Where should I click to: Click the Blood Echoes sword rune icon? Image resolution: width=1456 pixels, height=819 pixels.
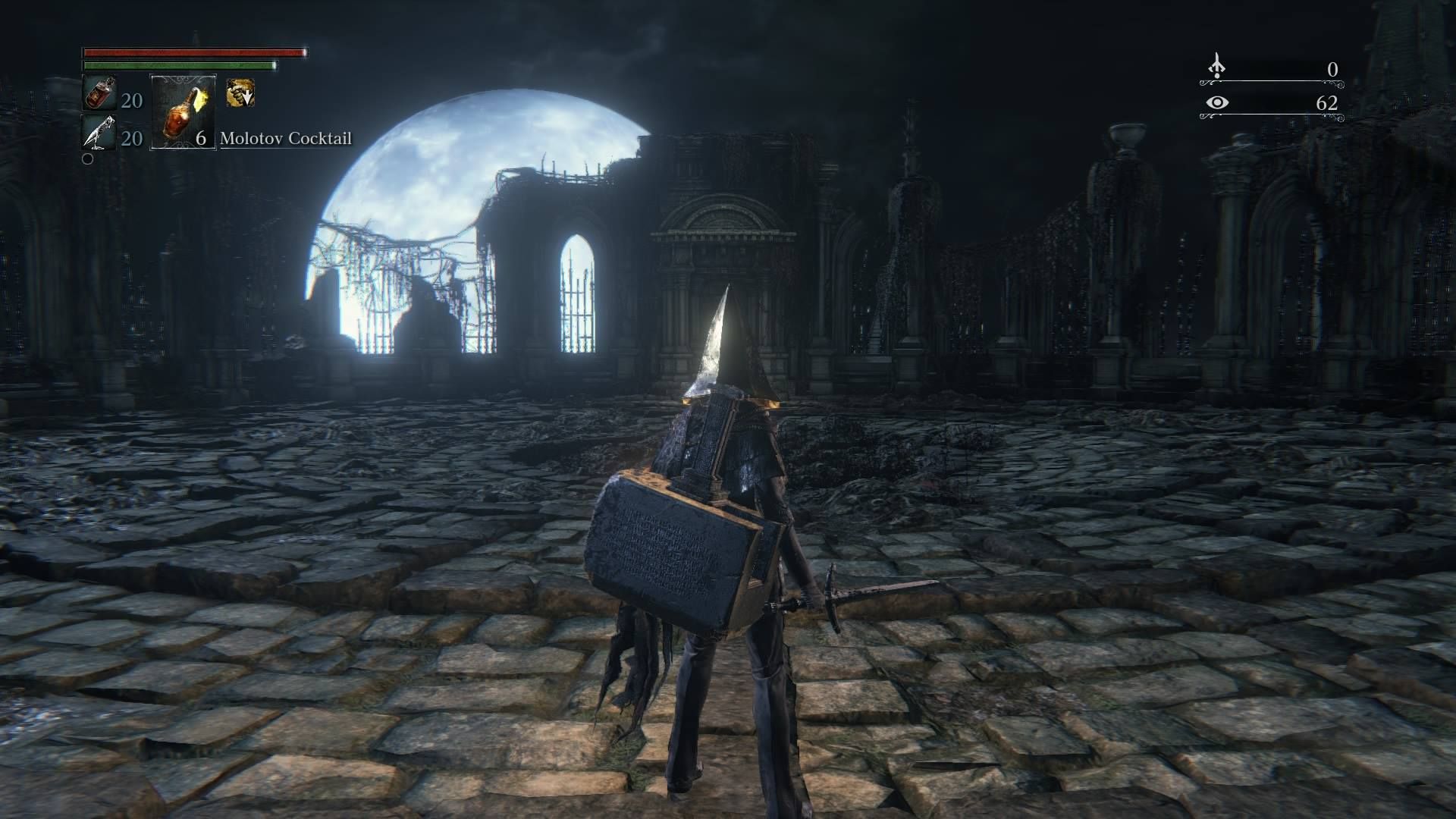[x=1217, y=67]
